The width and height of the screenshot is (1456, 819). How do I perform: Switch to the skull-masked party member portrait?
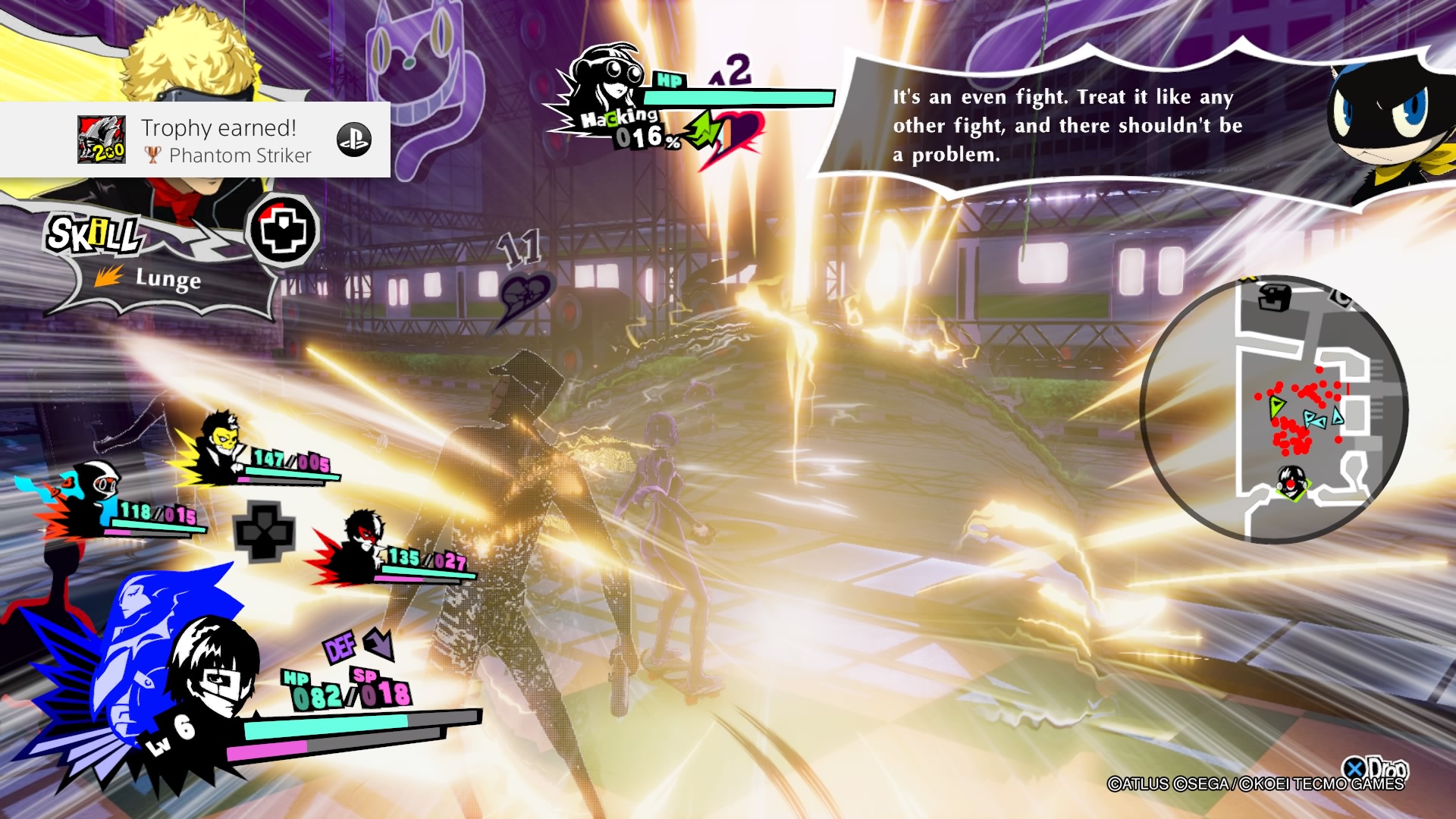[x=218, y=448]
